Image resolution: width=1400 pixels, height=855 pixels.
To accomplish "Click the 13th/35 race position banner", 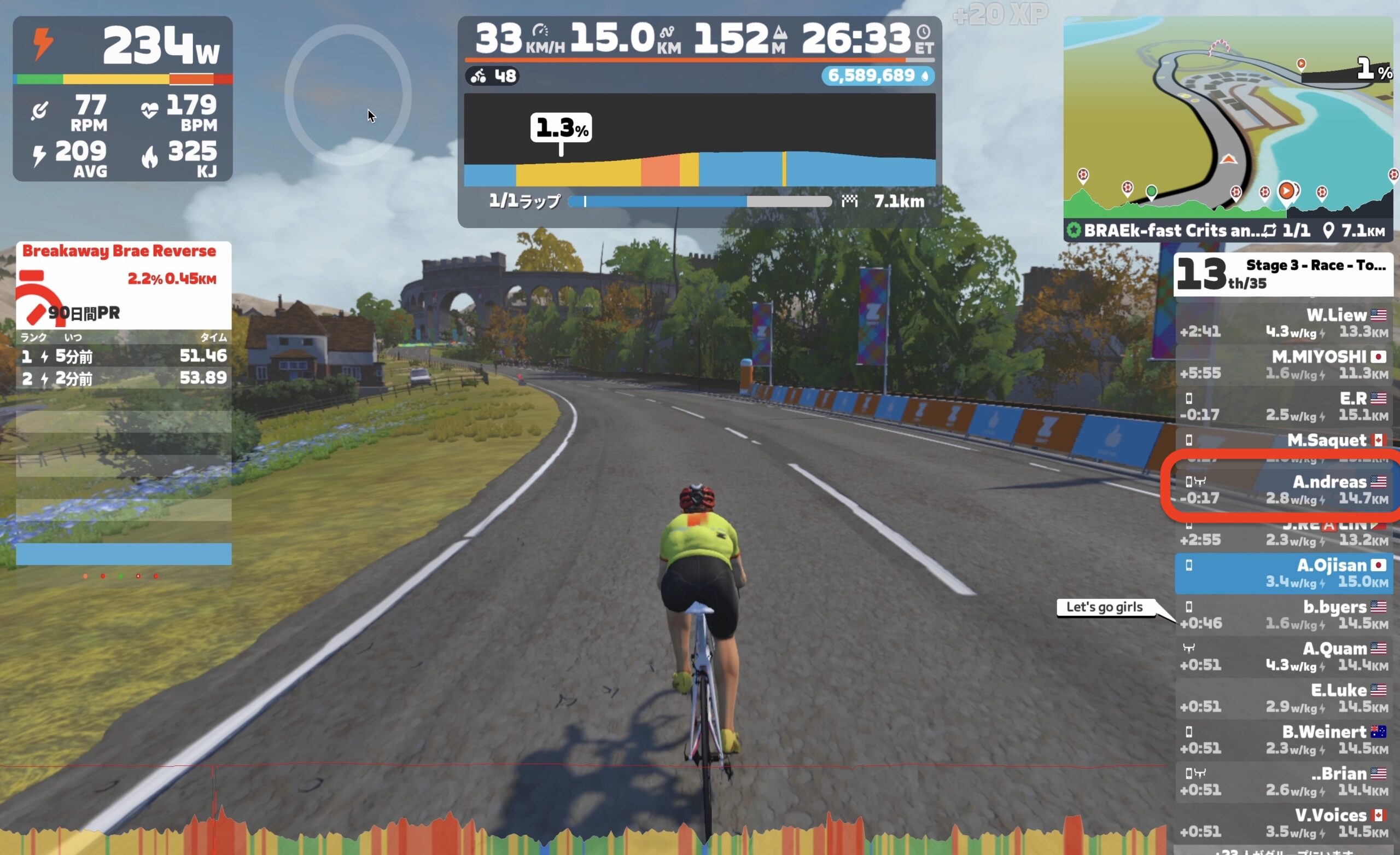I will tap(1282, 275).
